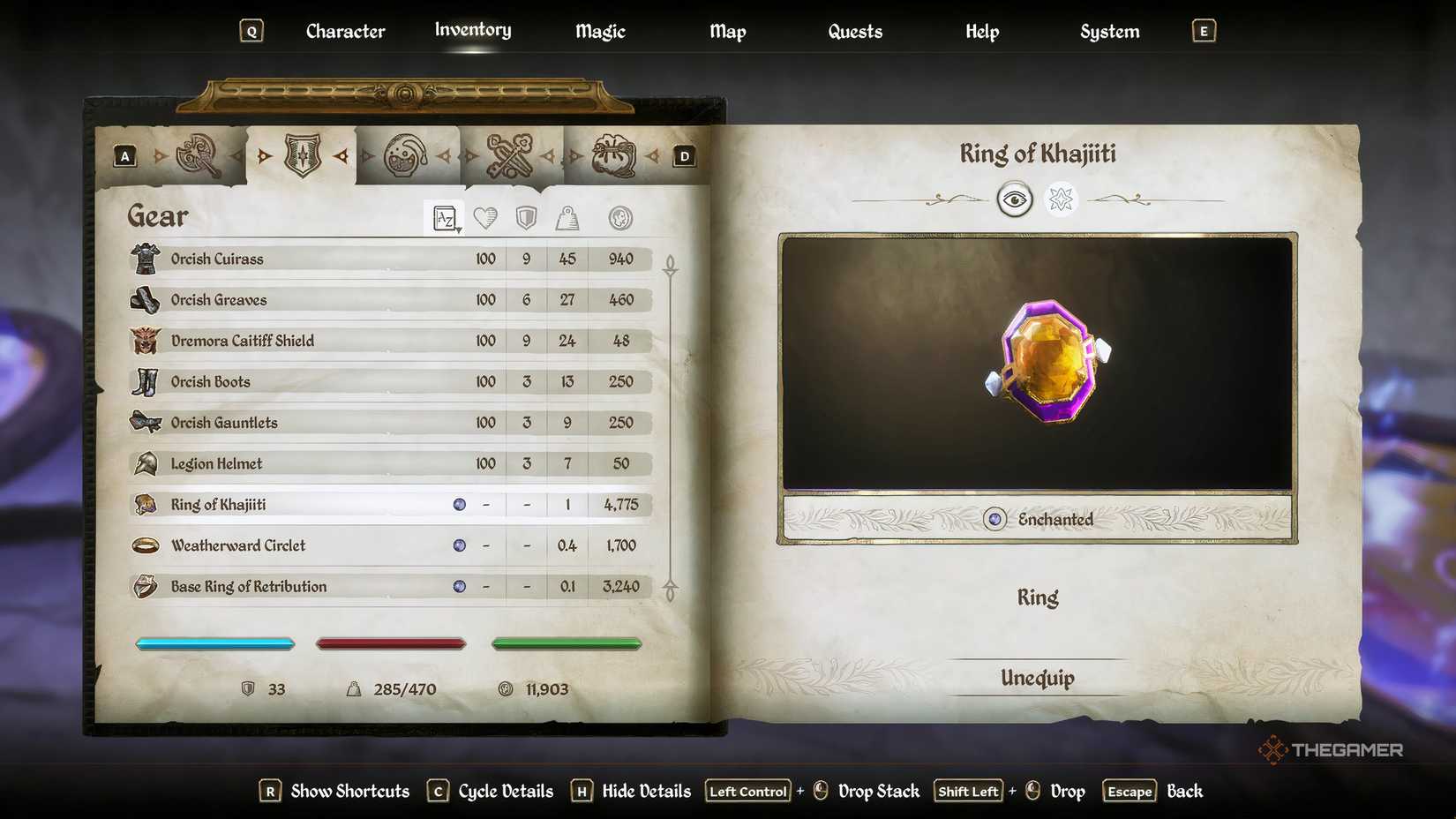Sort gear by the shield armor column
Image resolution: width=1456 pixels, height=819 pixels.
tap(527, 218)
